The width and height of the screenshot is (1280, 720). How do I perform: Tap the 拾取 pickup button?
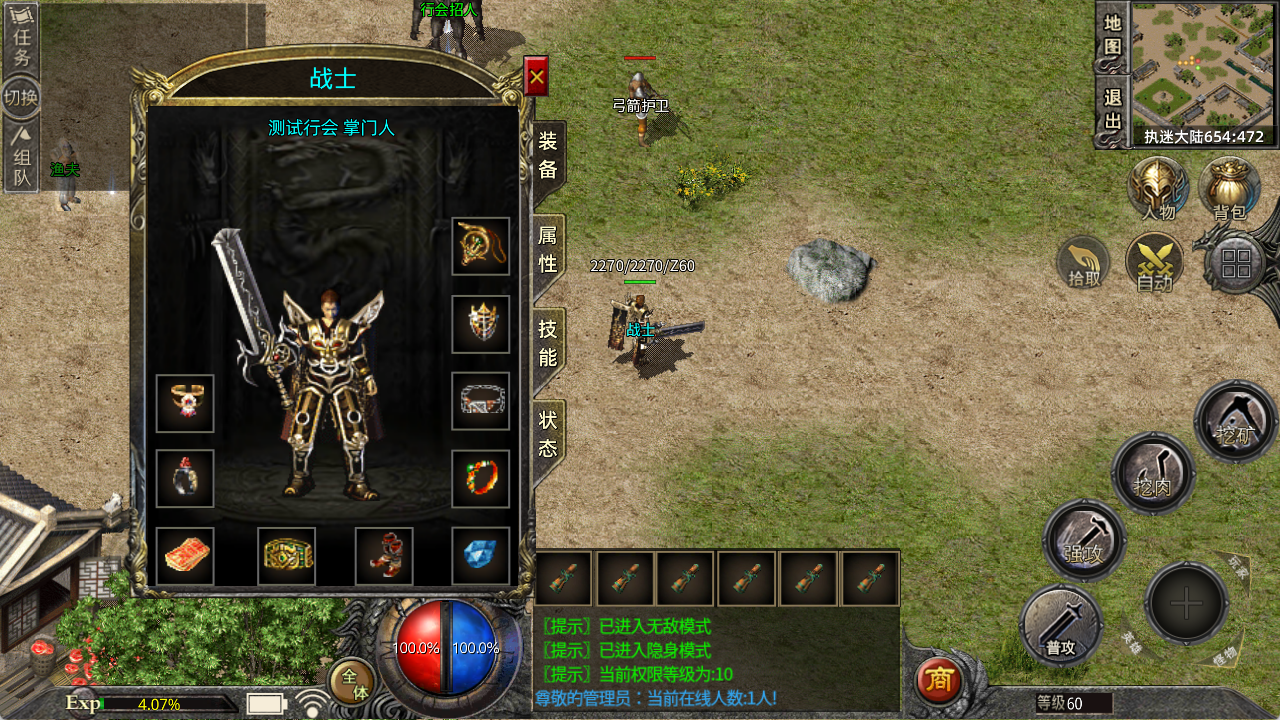(x=1085, y=263)
